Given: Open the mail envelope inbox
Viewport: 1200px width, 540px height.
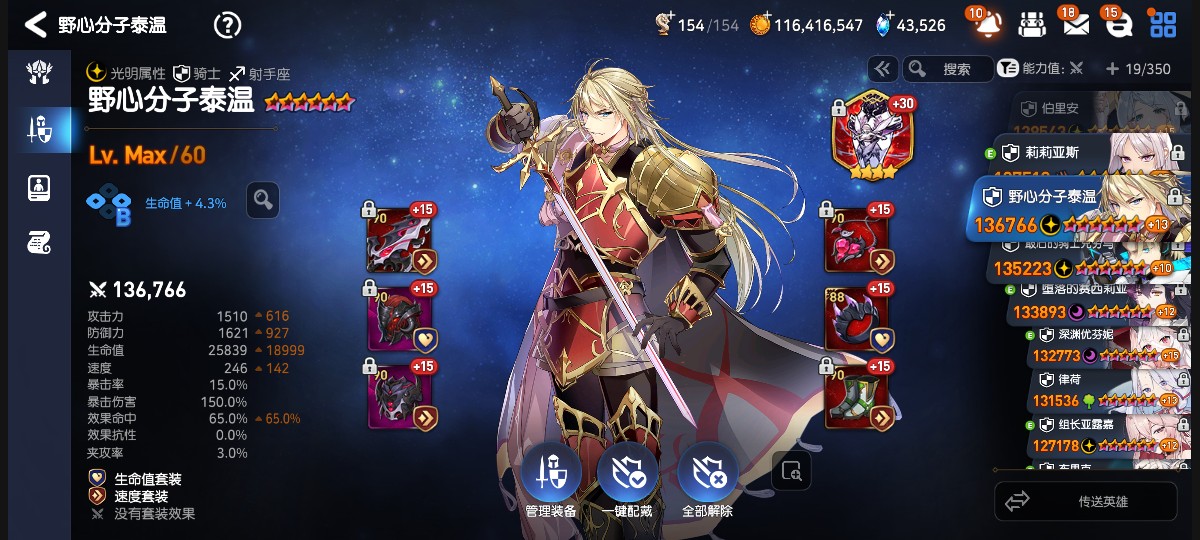Looking at the screenshot, I should (1076, 25).
